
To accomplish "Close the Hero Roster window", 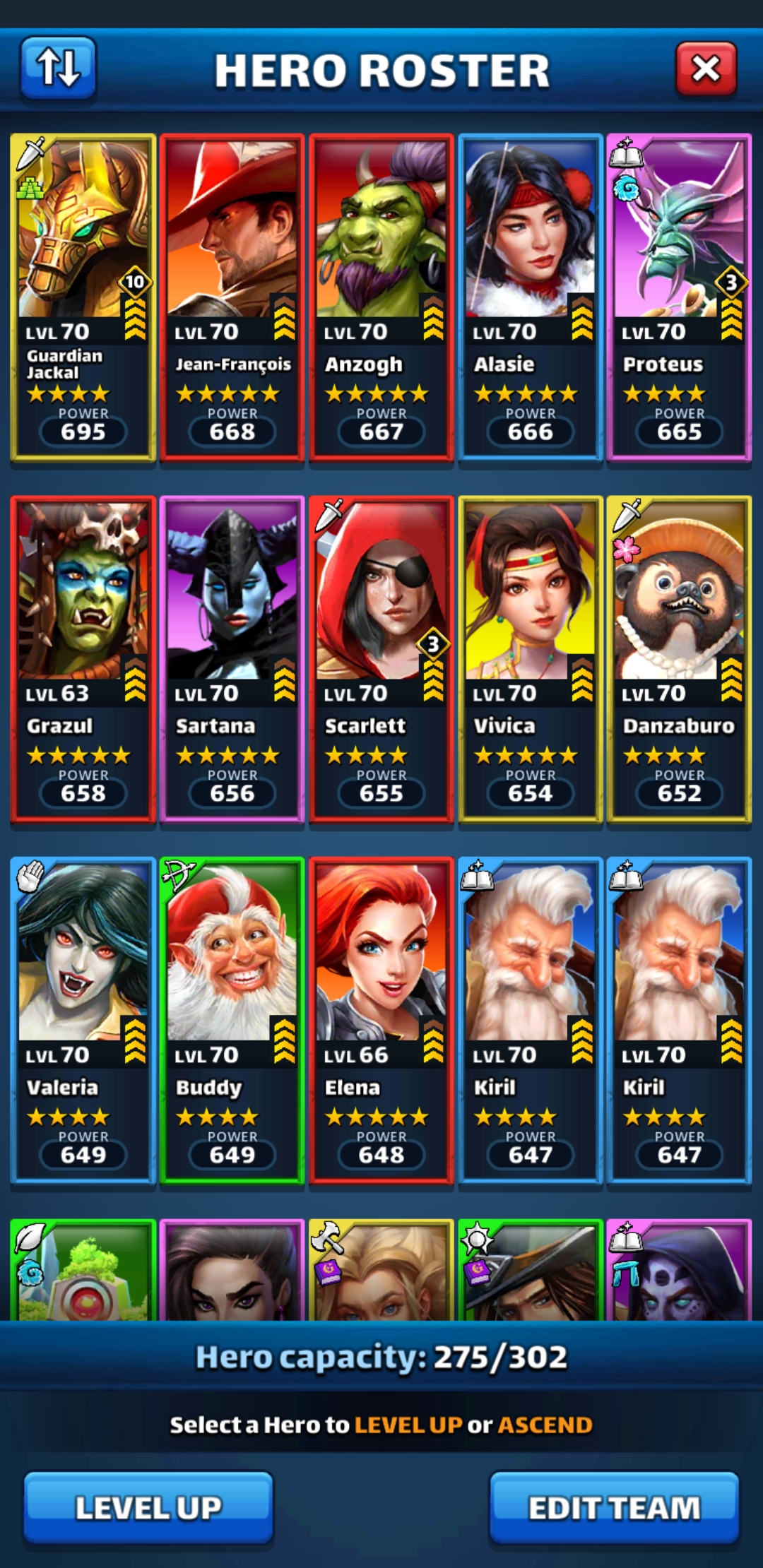I will pos(706,69).
